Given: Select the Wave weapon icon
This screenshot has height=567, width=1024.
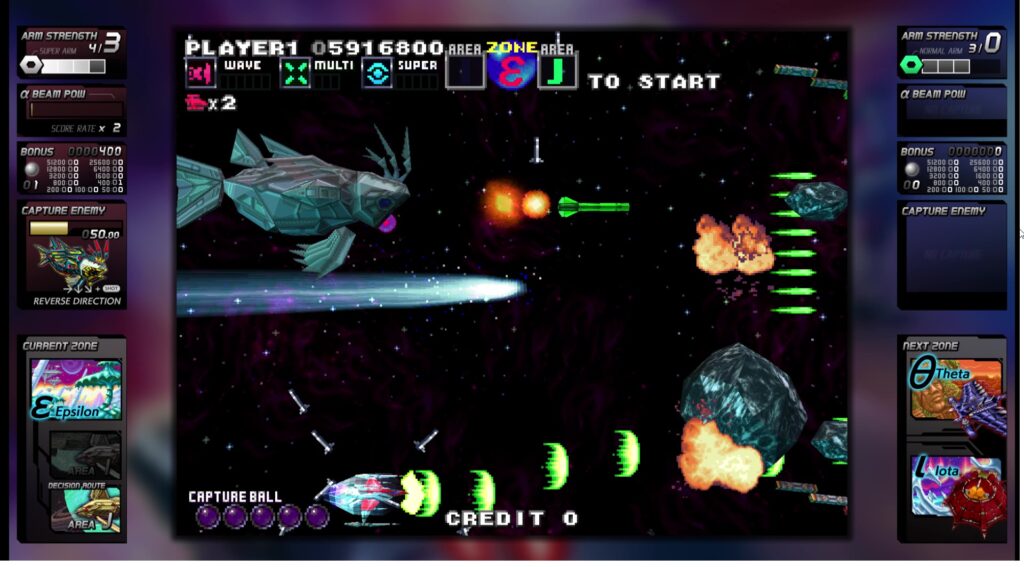Looking at the screenshot, I should (x=201, y=73).
